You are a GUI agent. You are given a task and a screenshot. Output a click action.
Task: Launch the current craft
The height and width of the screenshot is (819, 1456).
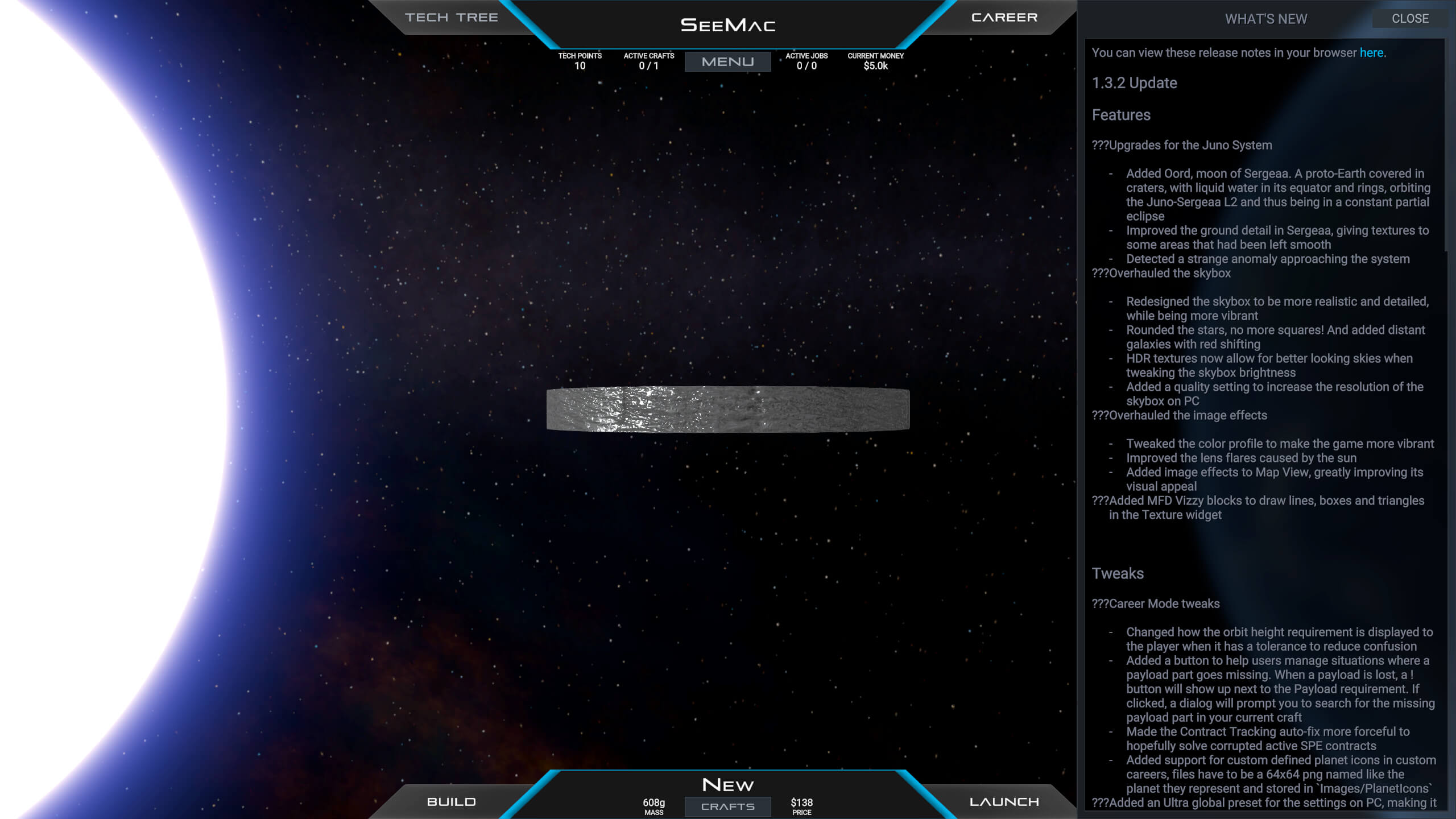pos(1004,801)
